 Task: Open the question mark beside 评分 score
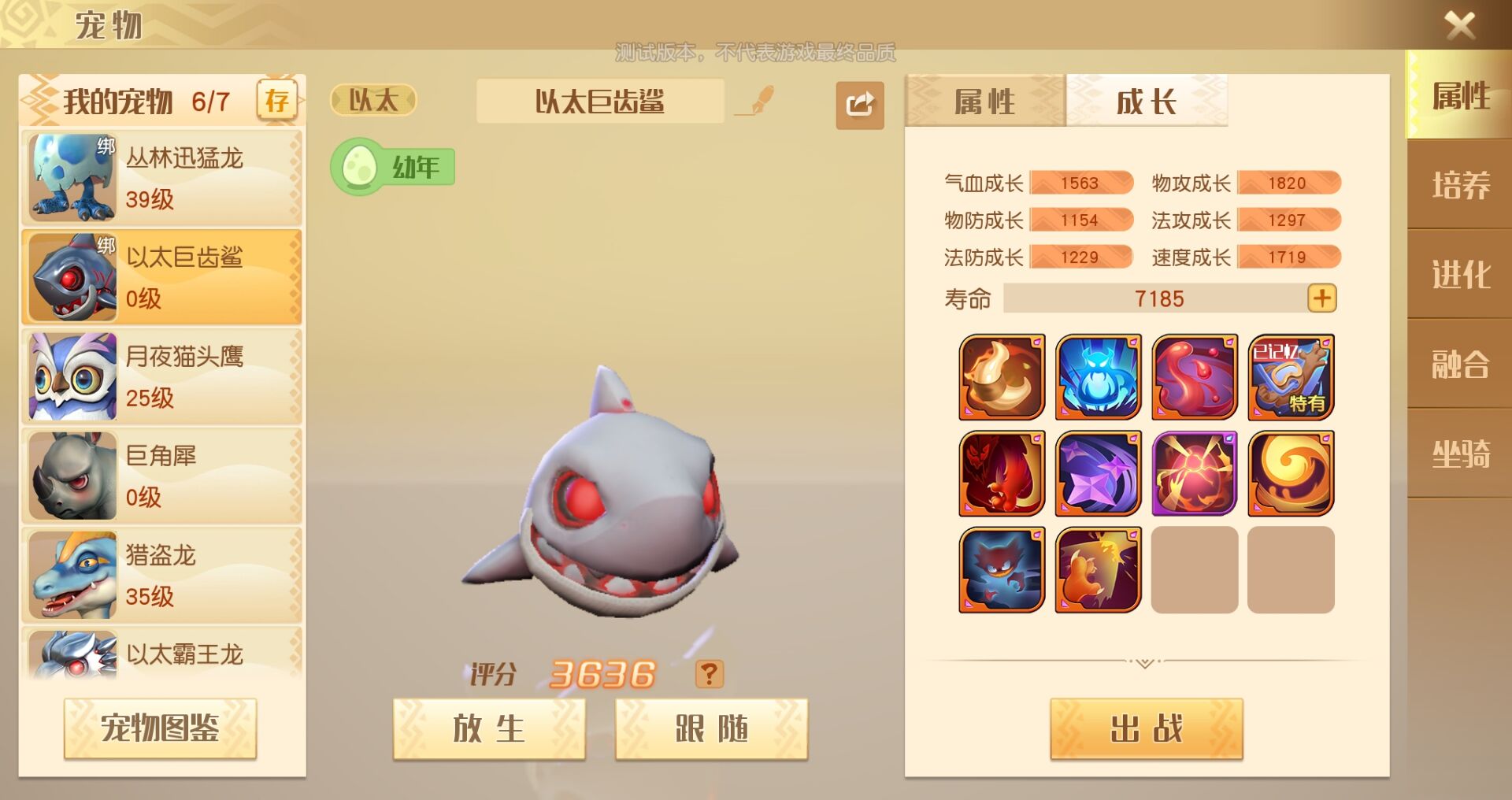(707, 674)
